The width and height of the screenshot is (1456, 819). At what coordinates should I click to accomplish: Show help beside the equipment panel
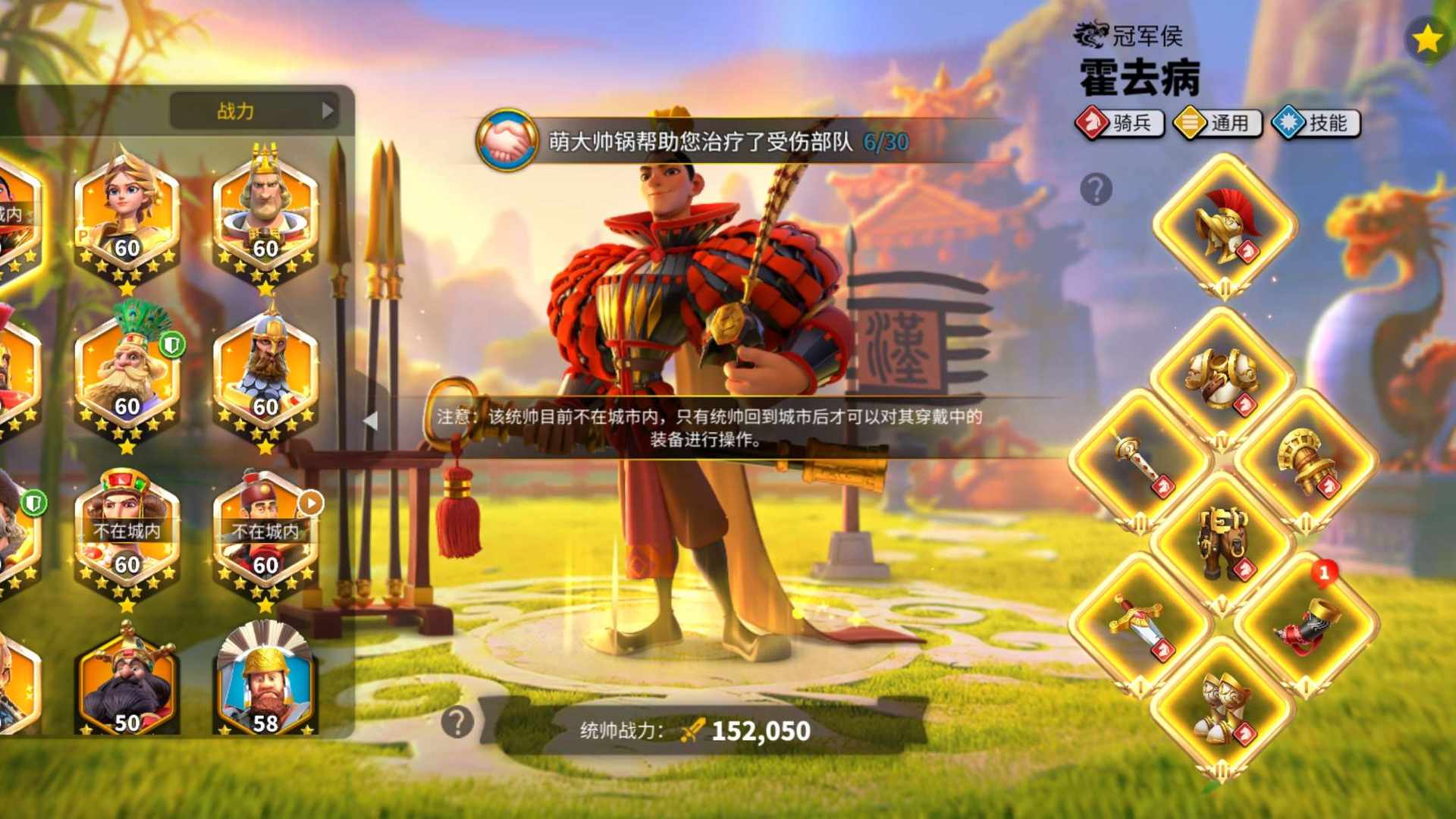click(x=1096, y=189)
